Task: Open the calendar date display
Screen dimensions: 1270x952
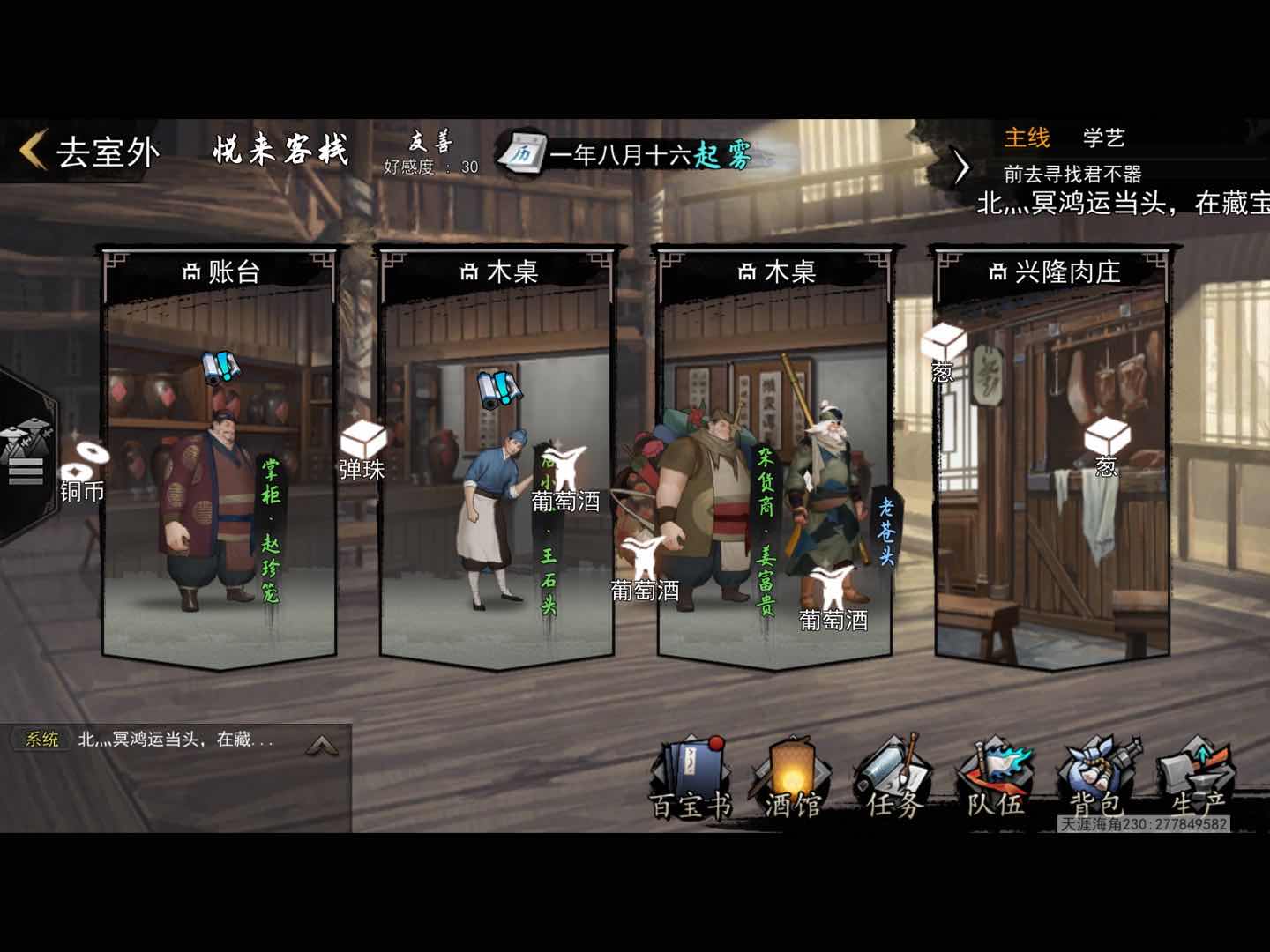Action: pyautogui.click(x=626, y=155)
